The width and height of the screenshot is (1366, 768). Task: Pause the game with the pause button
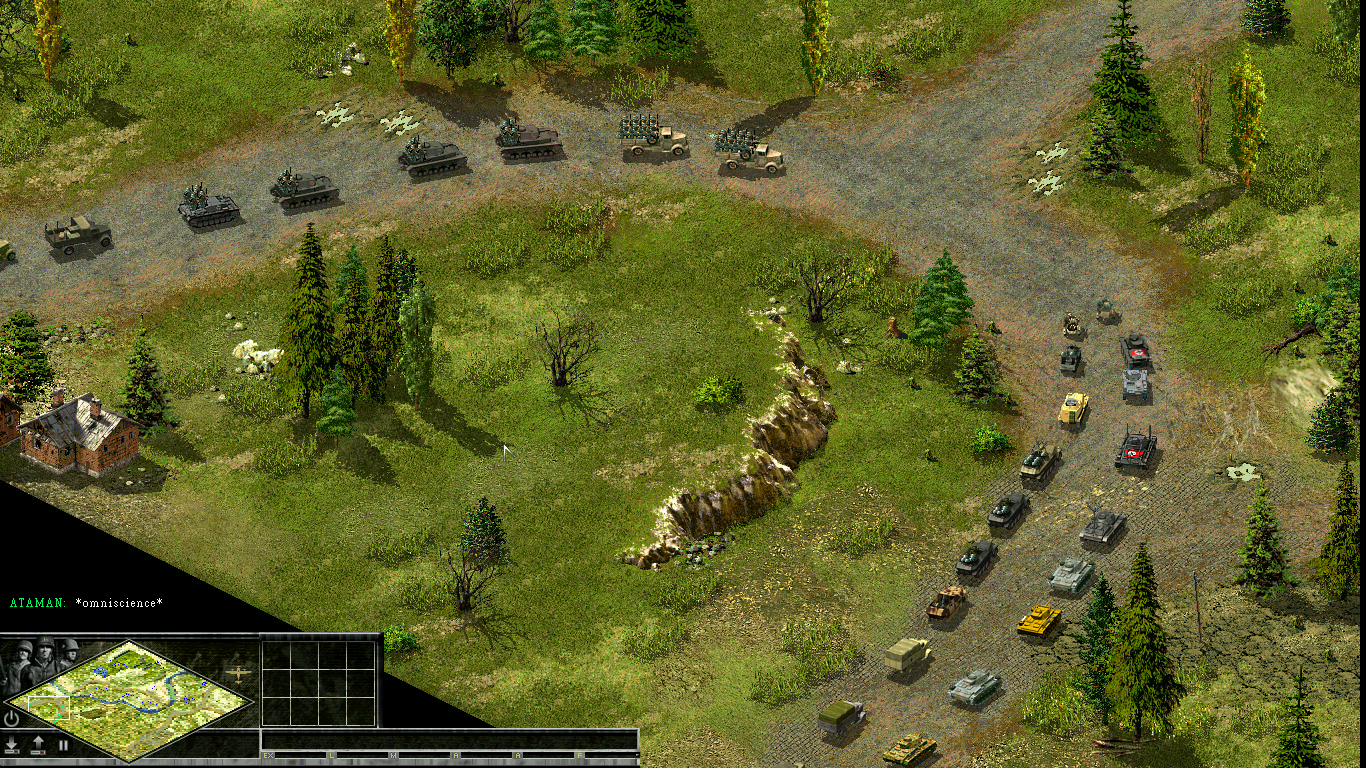tap(63, 745)
